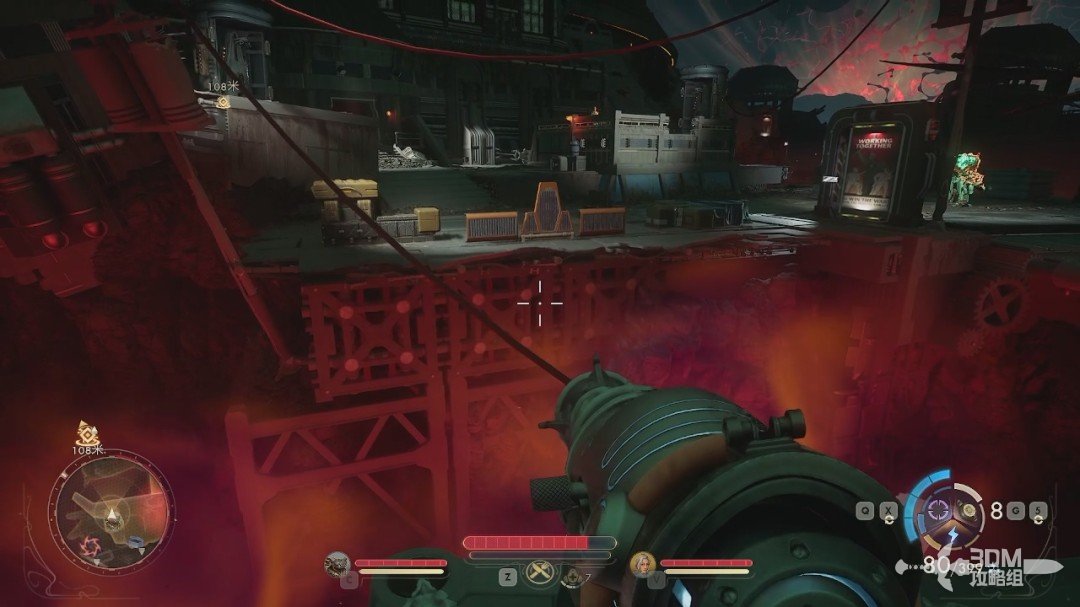
Task: Activate the crossed tools ability icon
Action: [x=541, y=573]
